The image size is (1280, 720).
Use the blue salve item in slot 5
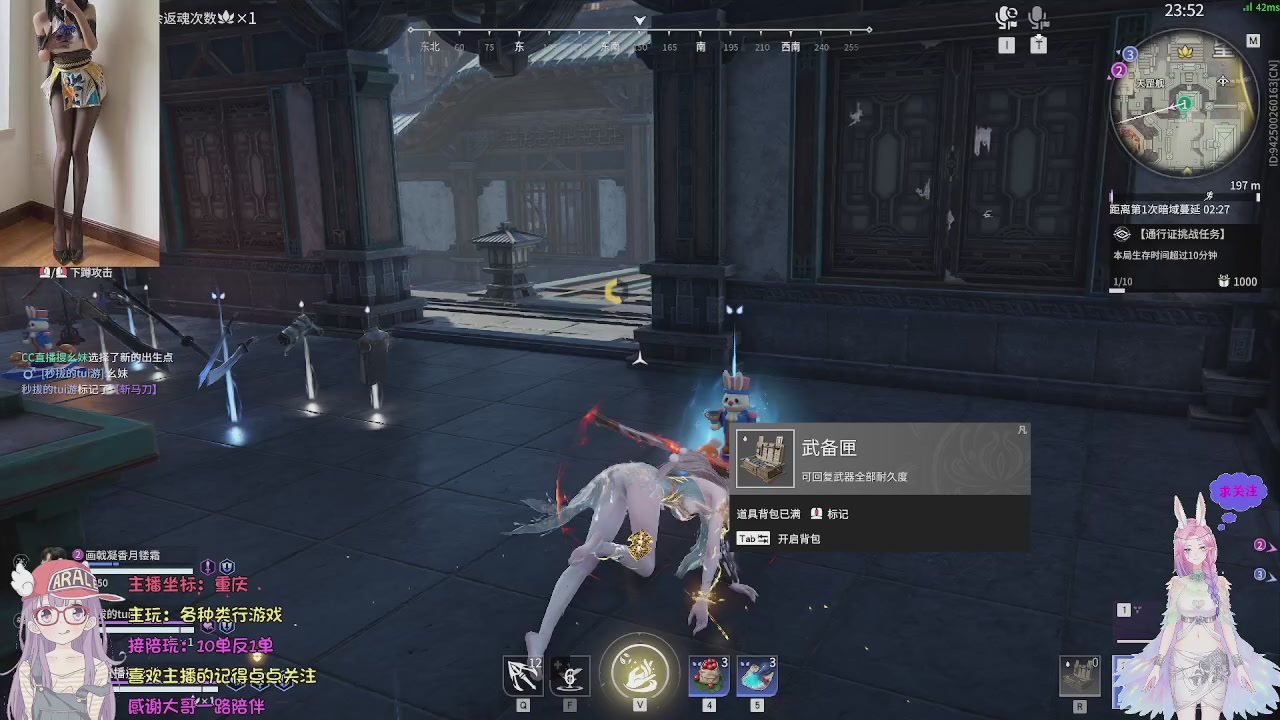pyautogui.click(x=755, y=674)
